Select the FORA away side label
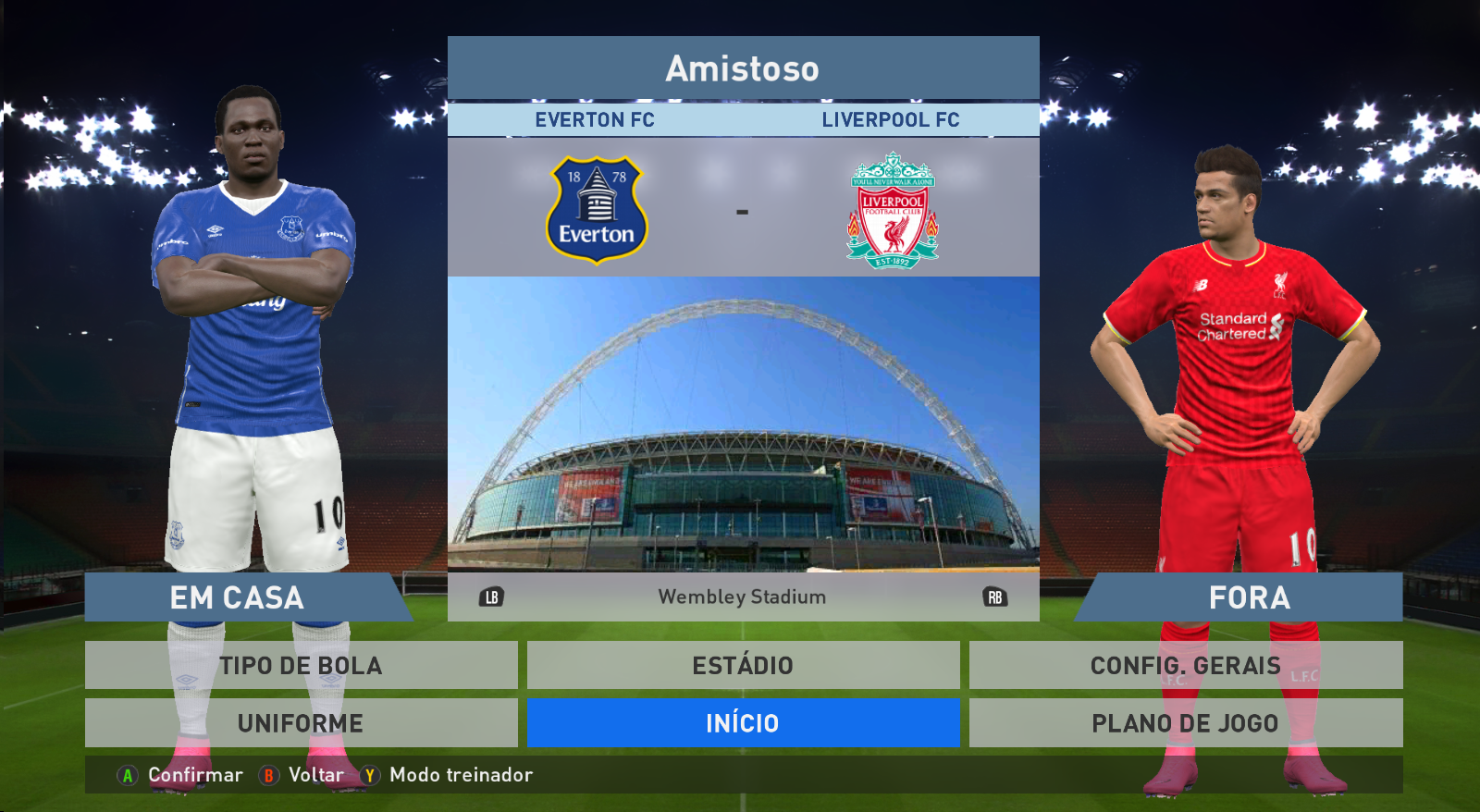Image resolution: width=1480 pixels, height=812 pixels. 1249,597
